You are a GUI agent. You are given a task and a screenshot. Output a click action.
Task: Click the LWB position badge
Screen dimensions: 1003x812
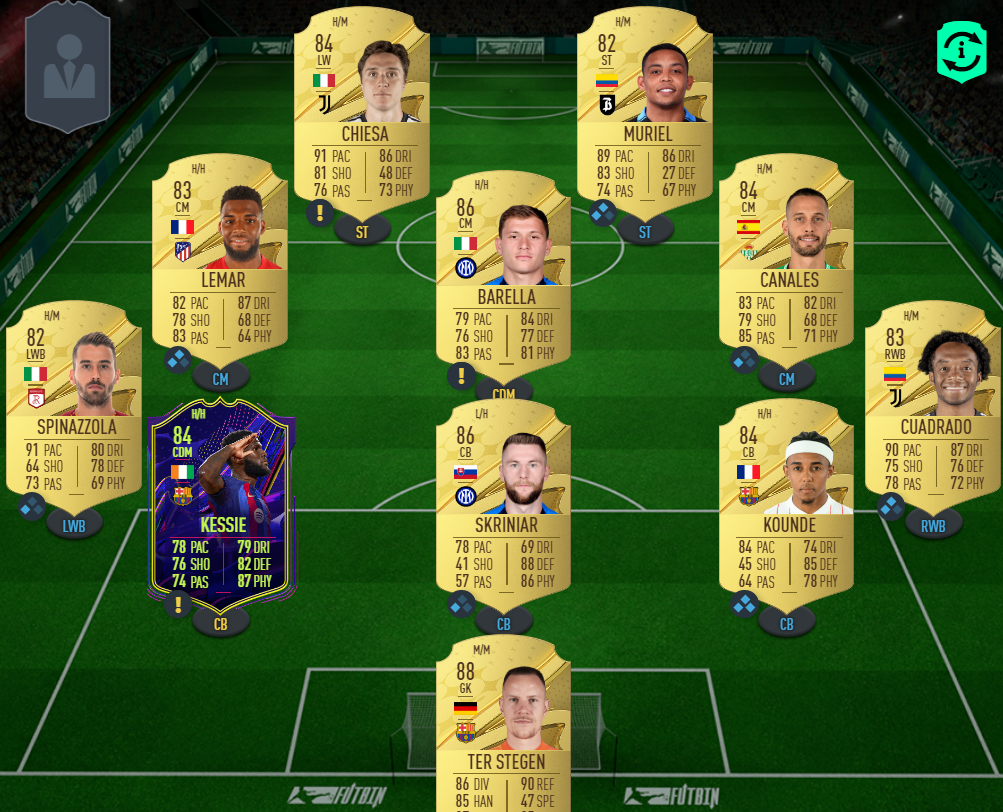75,524
